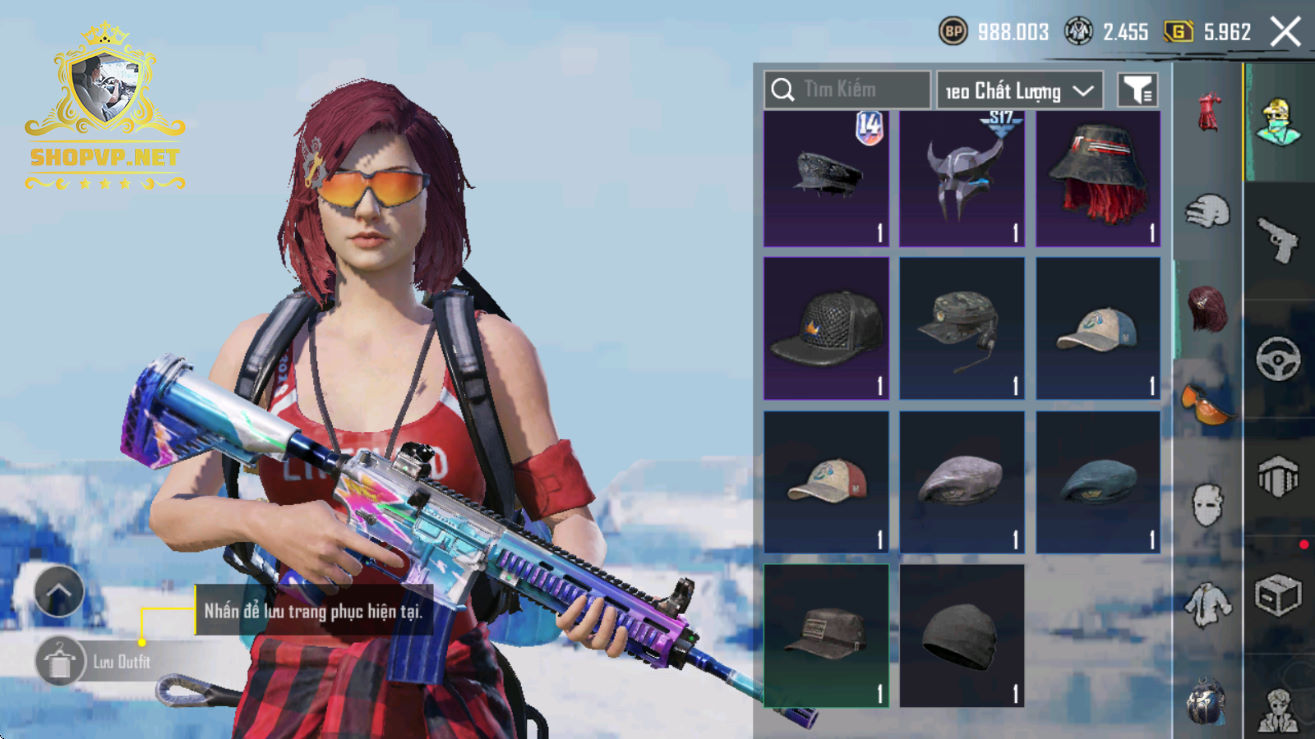Select the gray beret
Viewport: 1315px width, 739px height.
pyautogui.click(x=962, y=482)
